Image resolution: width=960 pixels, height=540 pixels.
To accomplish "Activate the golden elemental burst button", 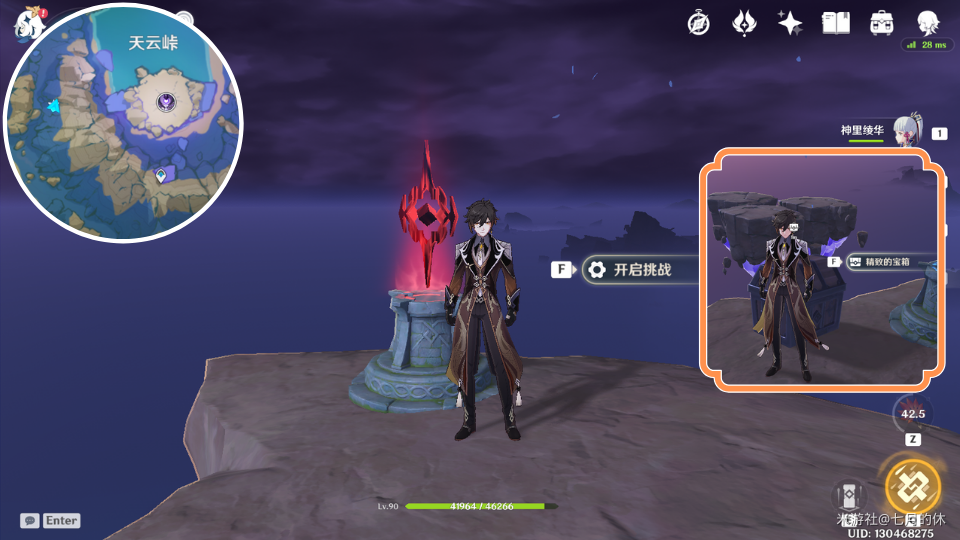I will [x=912, y=486].
